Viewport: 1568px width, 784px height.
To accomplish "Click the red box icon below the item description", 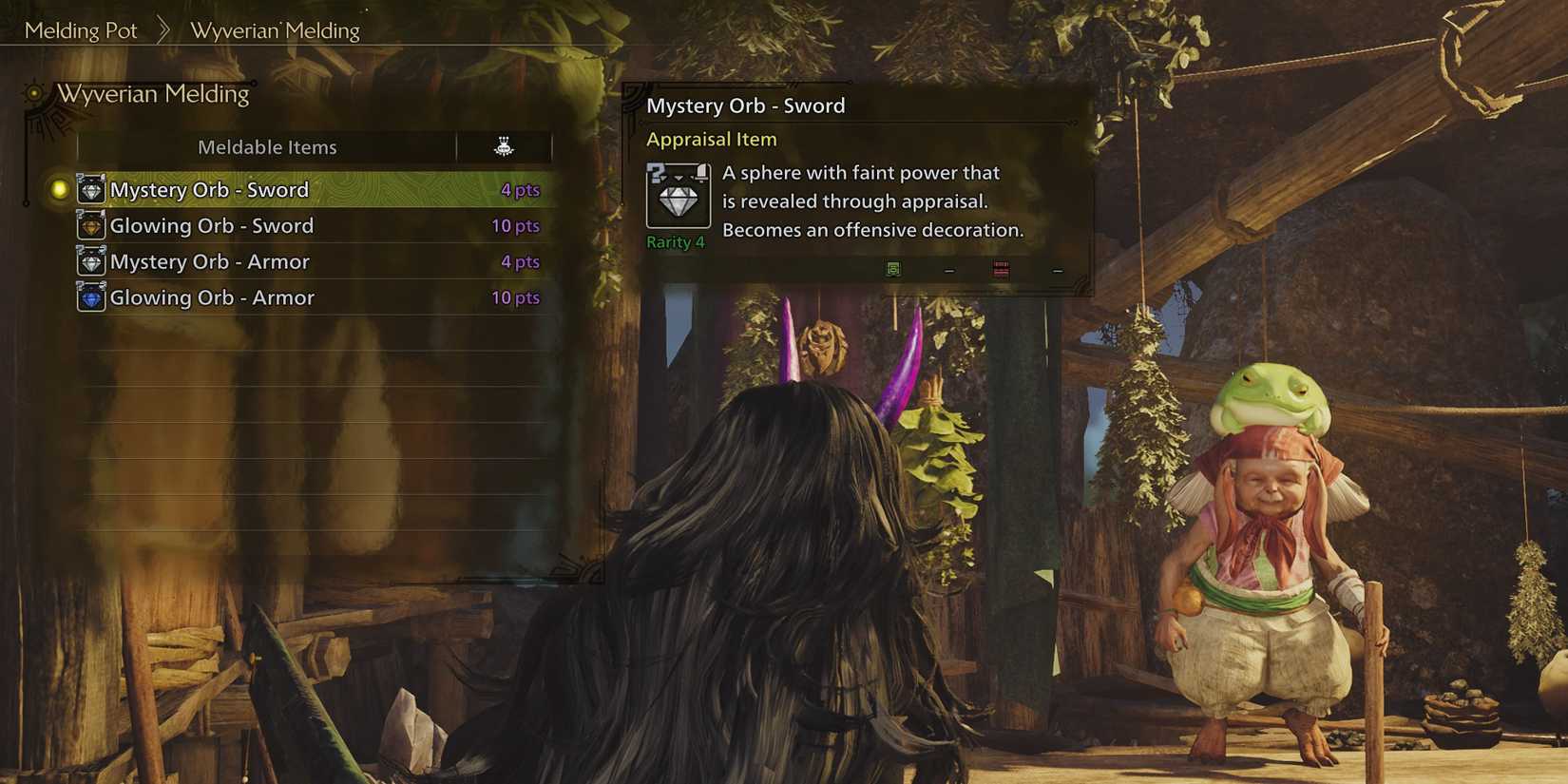I will [999, 270].
